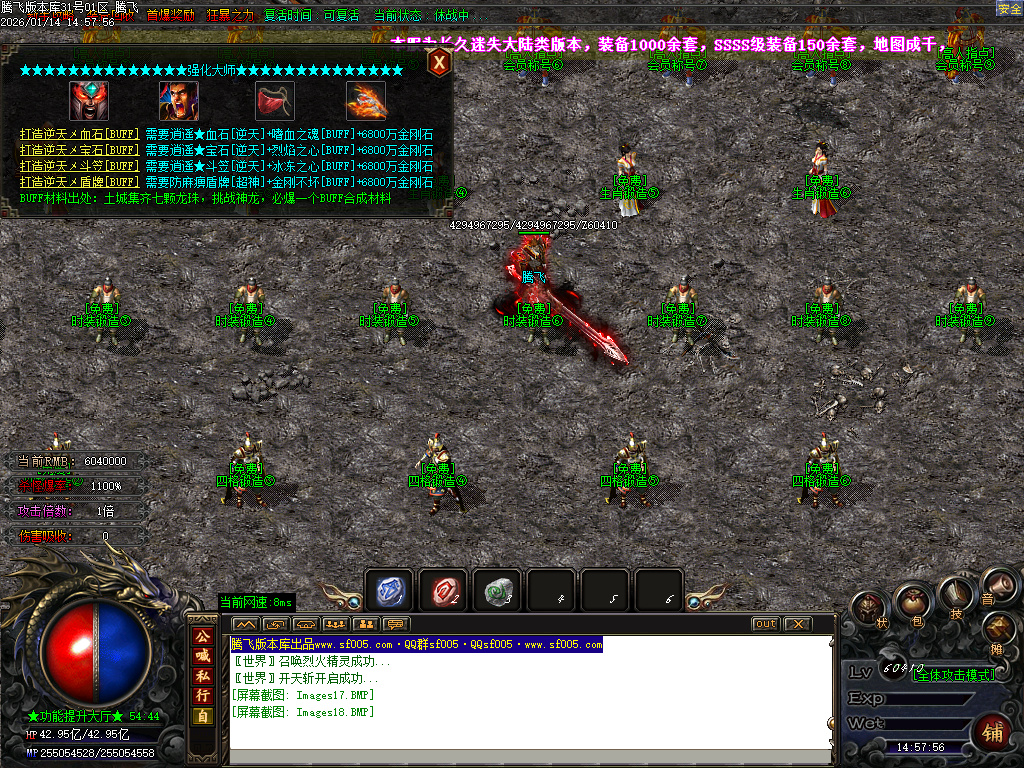
Task: Choose 打造逆天メ宝石[BUFF] crafting link
Action: click(x=79, y=150)
